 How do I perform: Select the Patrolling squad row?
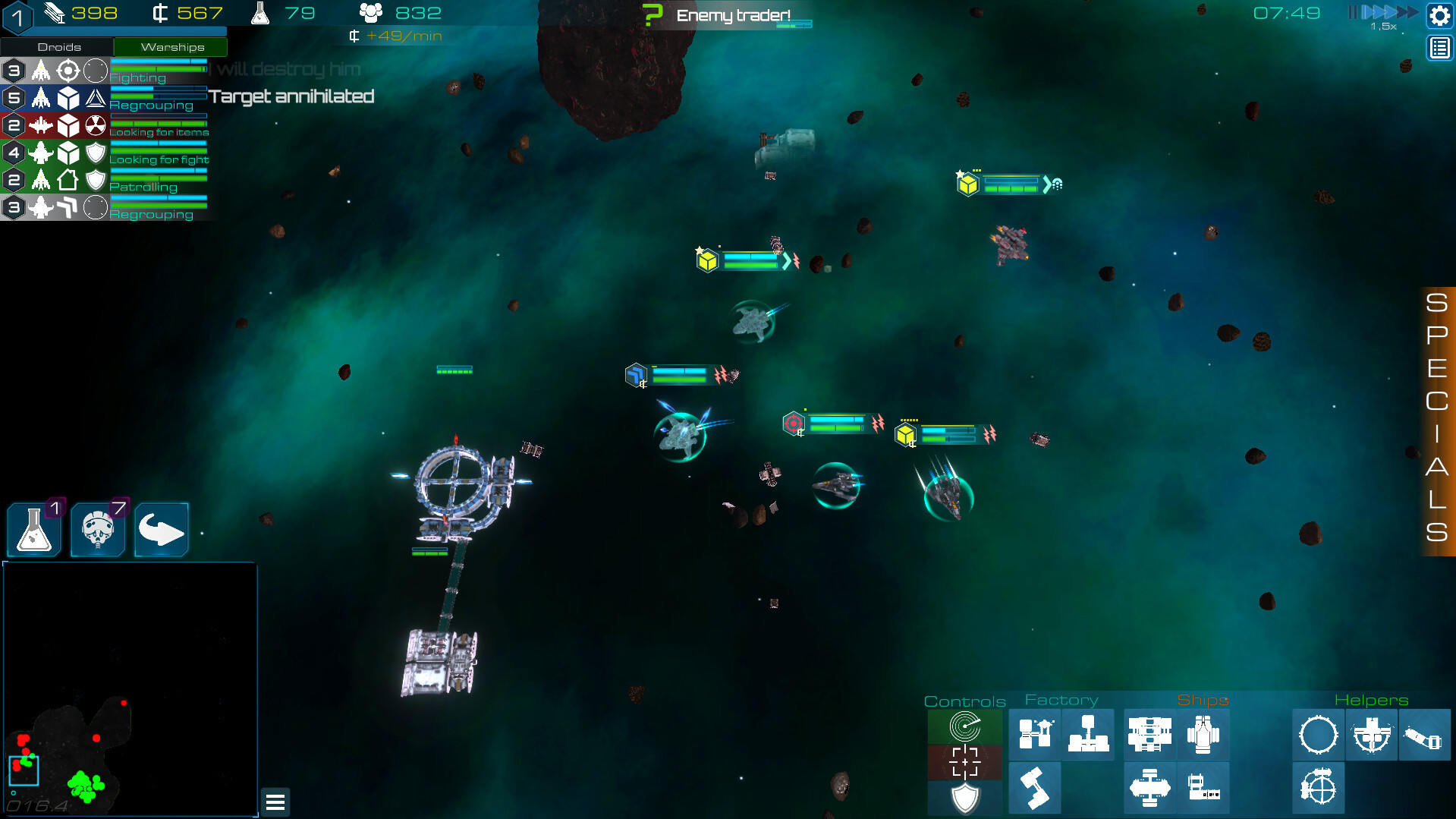pos(106,180)
